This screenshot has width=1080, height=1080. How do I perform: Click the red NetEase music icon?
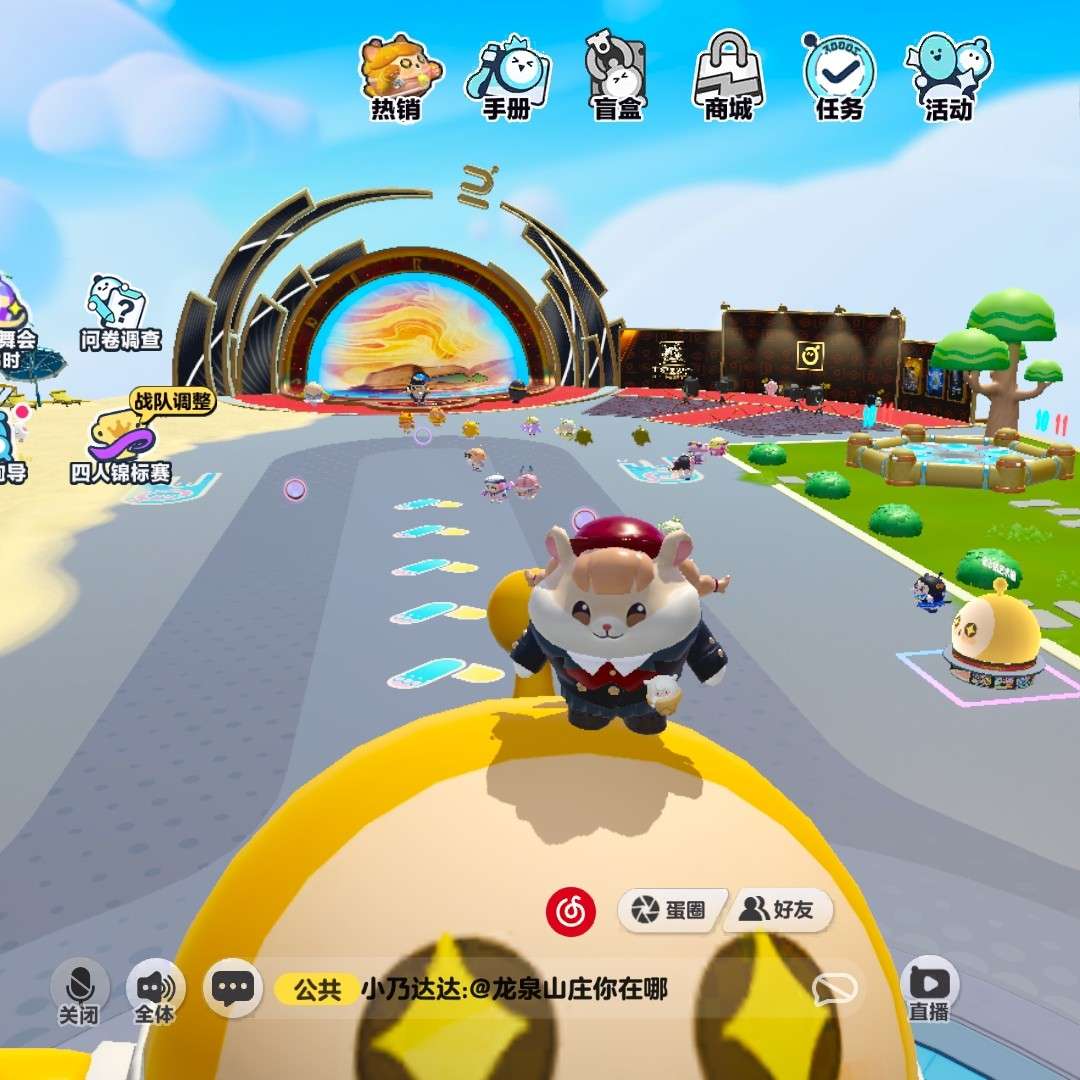point(571,911)
